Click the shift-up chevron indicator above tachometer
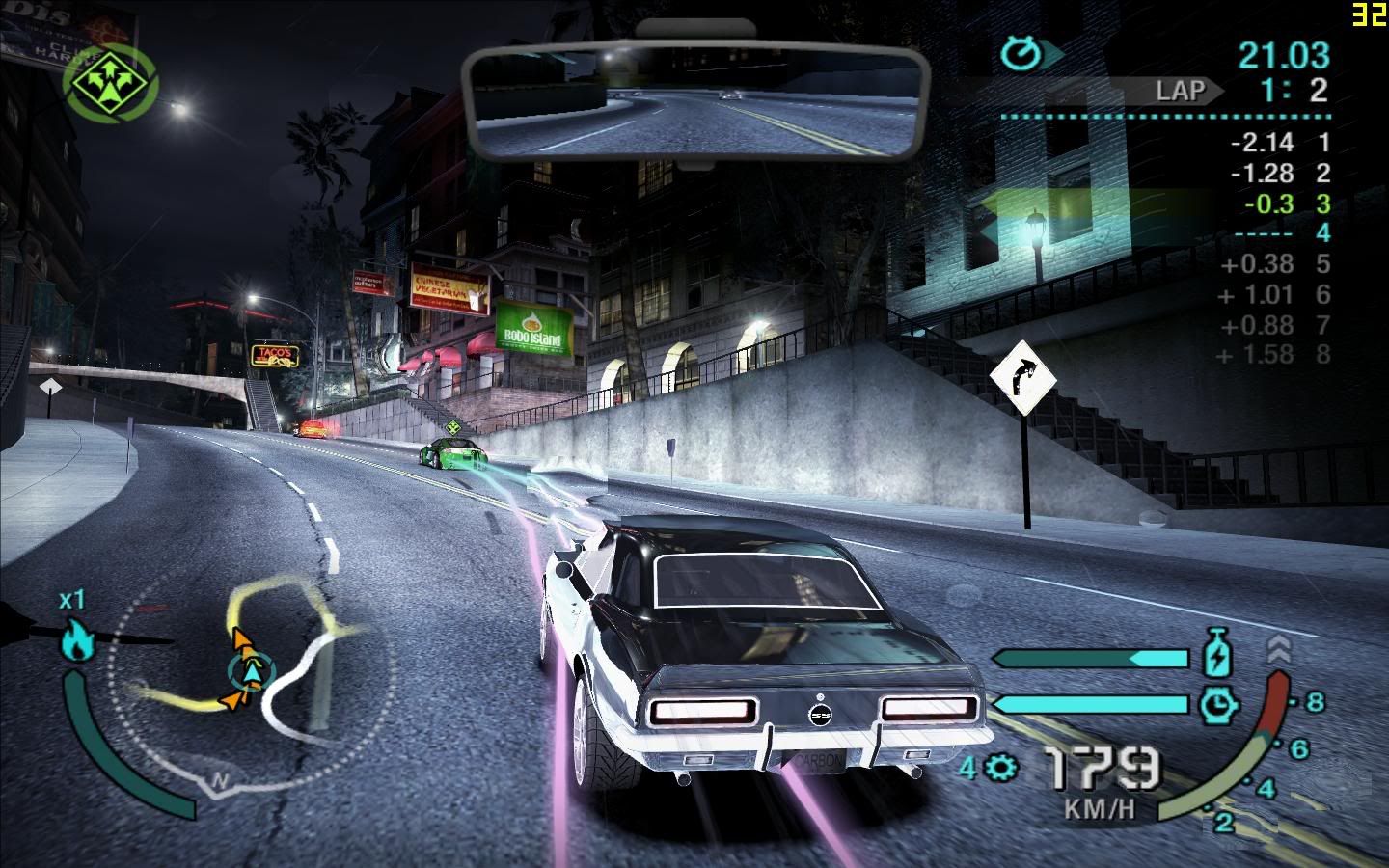This screenshot has height=868, width=1389. 1278,648
